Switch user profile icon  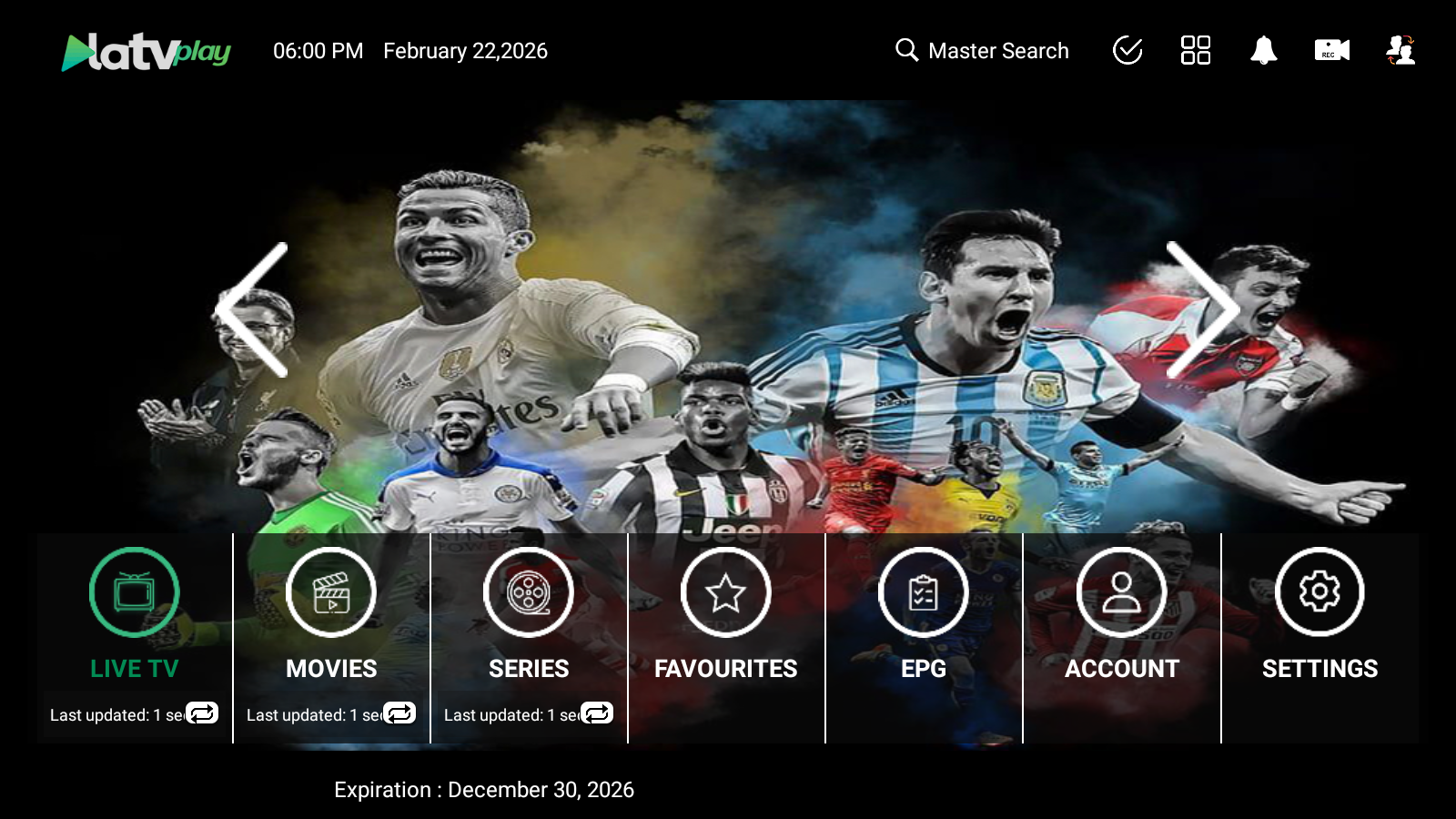point(1400,51)
